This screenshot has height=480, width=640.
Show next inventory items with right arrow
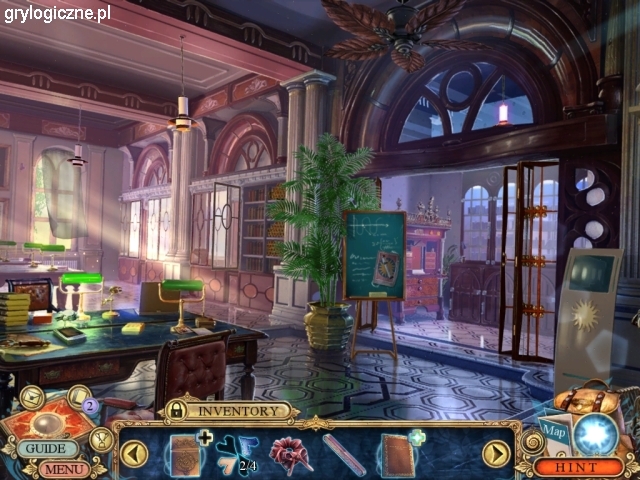tap(496, 454)
